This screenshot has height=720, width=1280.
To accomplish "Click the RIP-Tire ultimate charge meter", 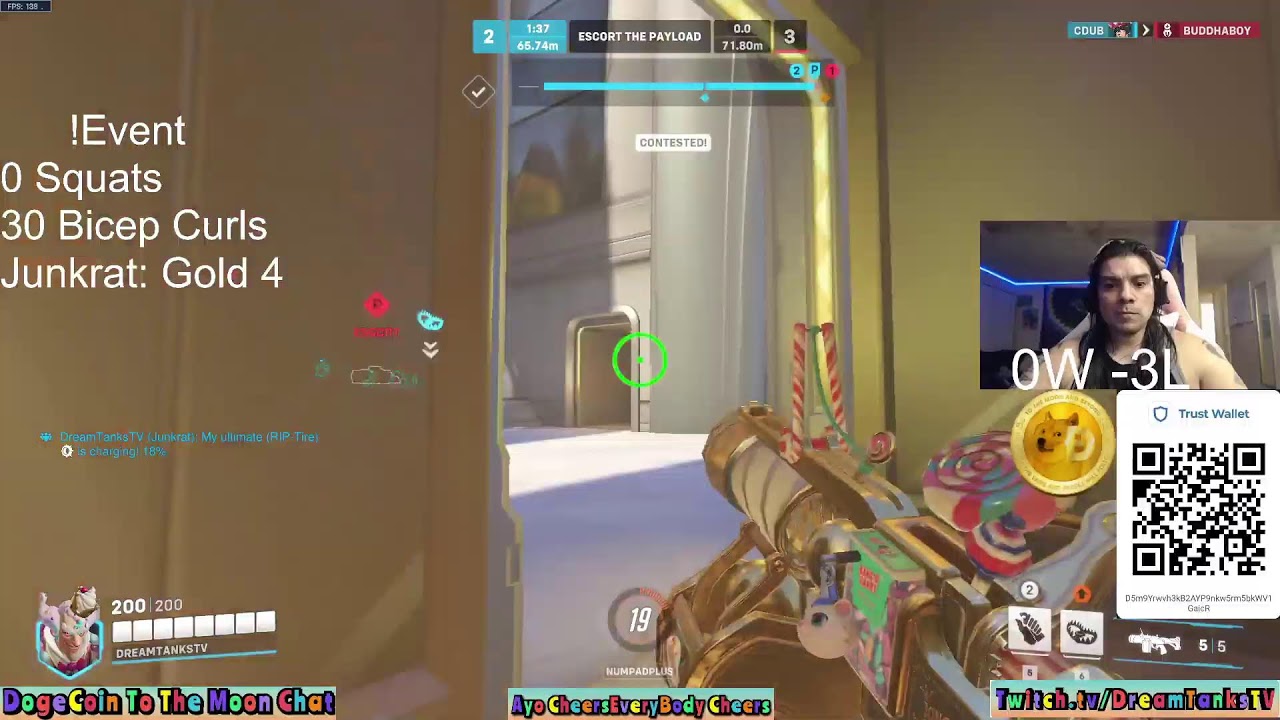I will 640,620.
